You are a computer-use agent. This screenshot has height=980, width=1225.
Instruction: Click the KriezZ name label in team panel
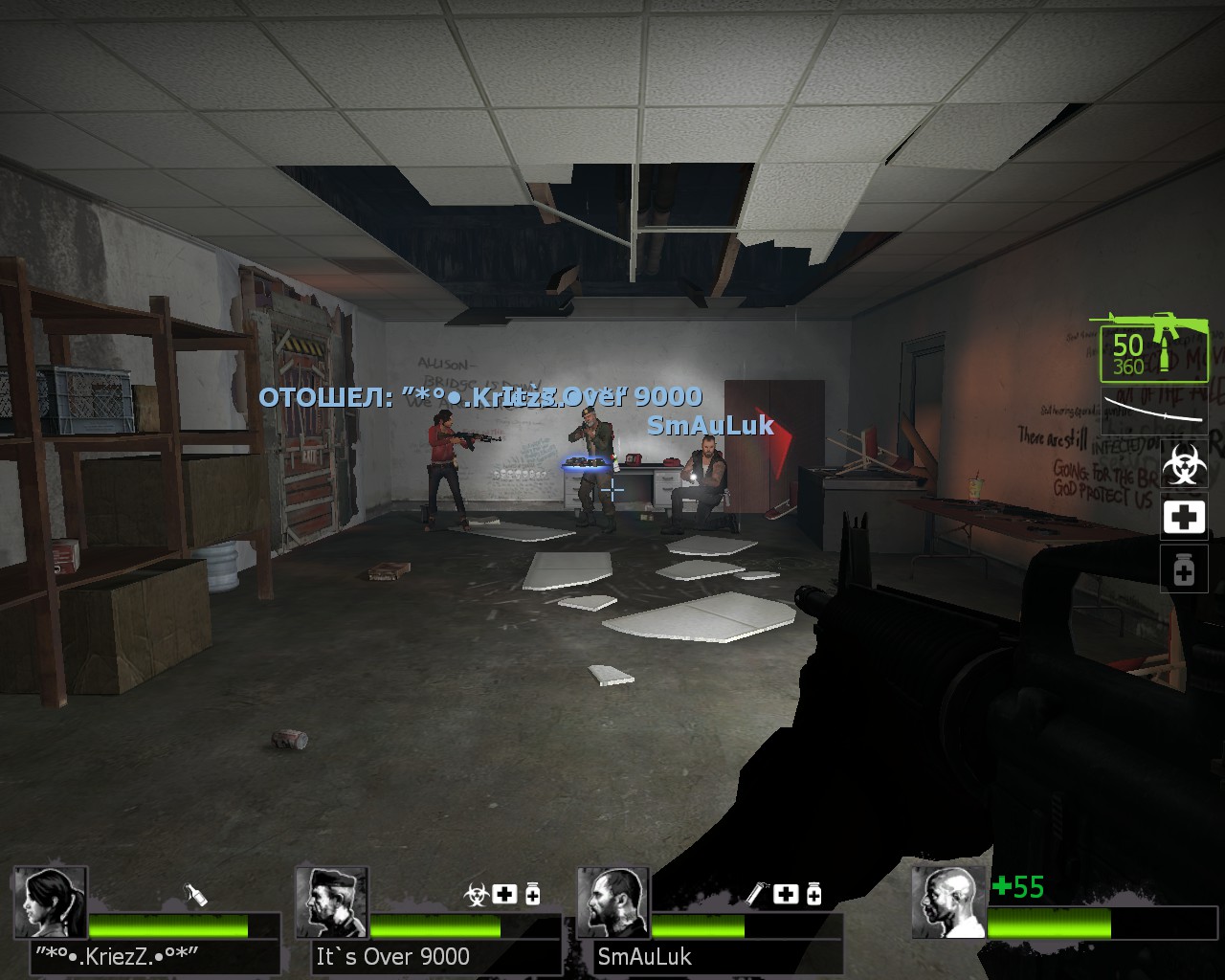(116, 956)
